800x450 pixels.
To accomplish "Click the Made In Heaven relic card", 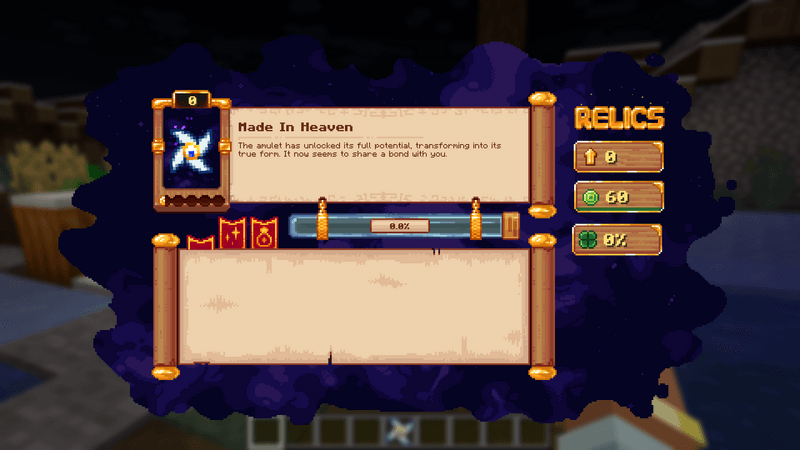I will click(x=191, y=153).
